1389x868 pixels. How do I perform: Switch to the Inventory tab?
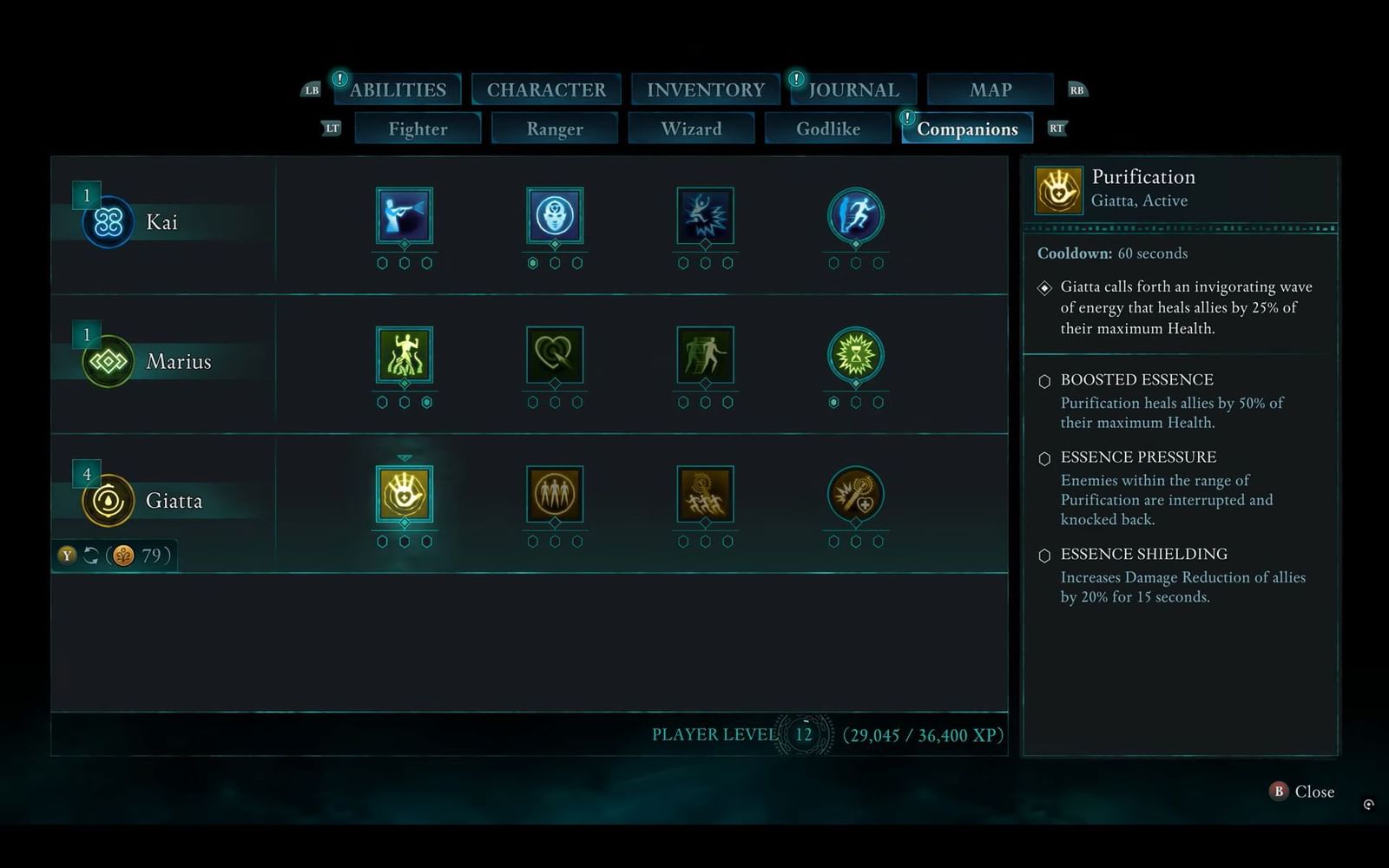[x=705, y=89]
